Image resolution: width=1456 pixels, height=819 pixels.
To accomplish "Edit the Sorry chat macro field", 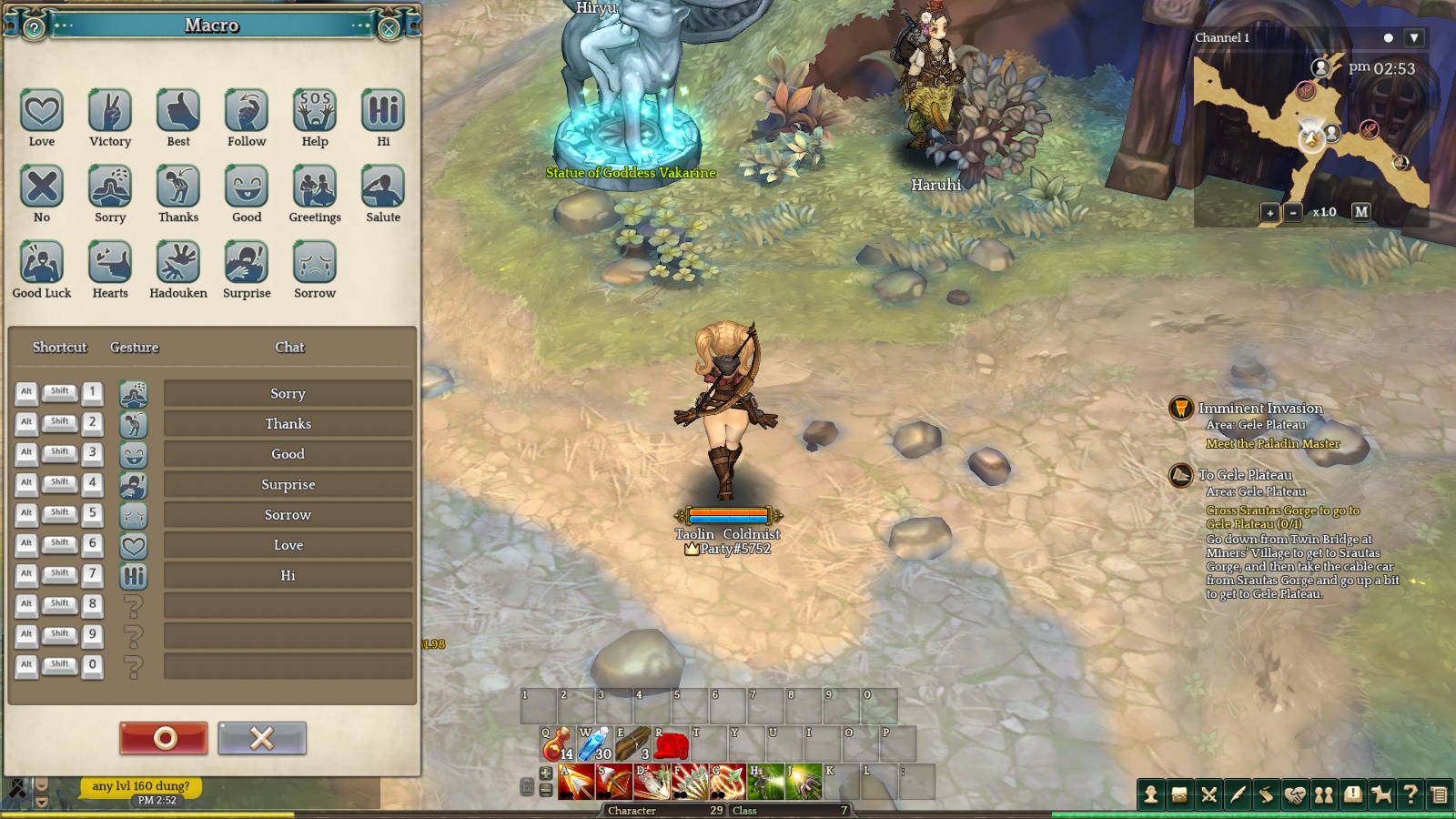I will click(x=288, y=393).
